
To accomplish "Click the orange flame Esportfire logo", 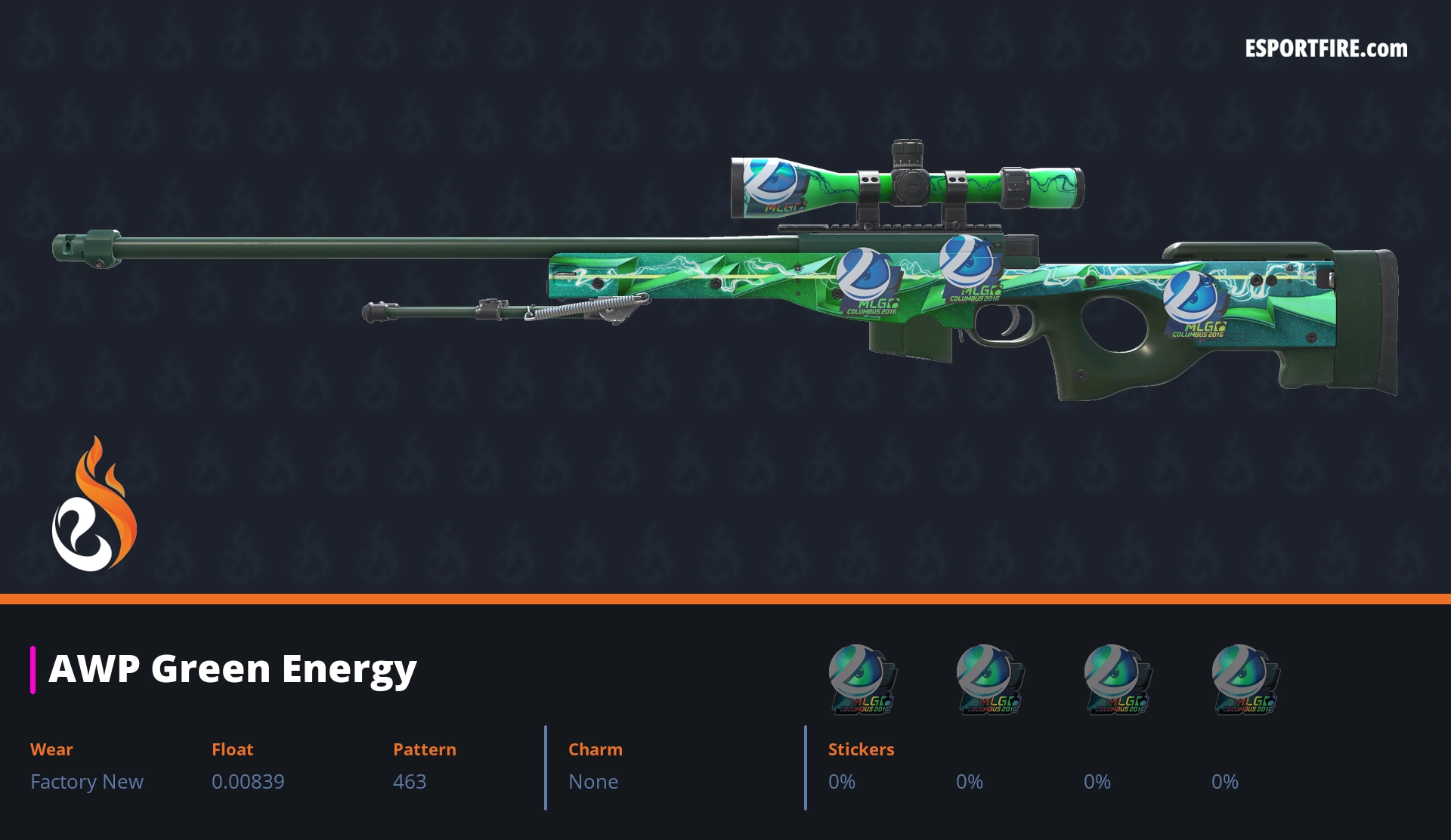I will tap(94, 505).
